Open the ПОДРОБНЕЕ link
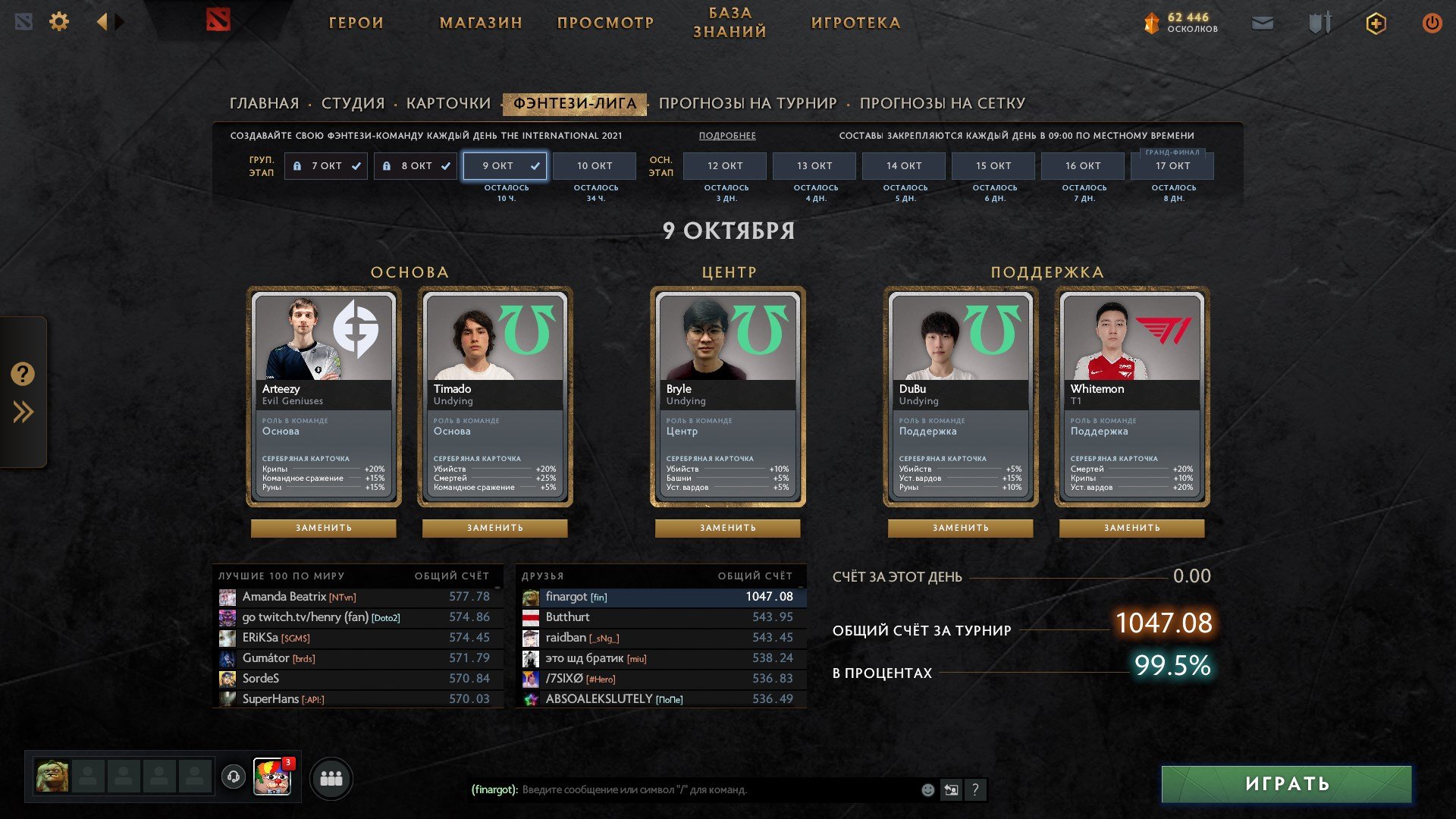The image size is (1456, 819). 728,134
